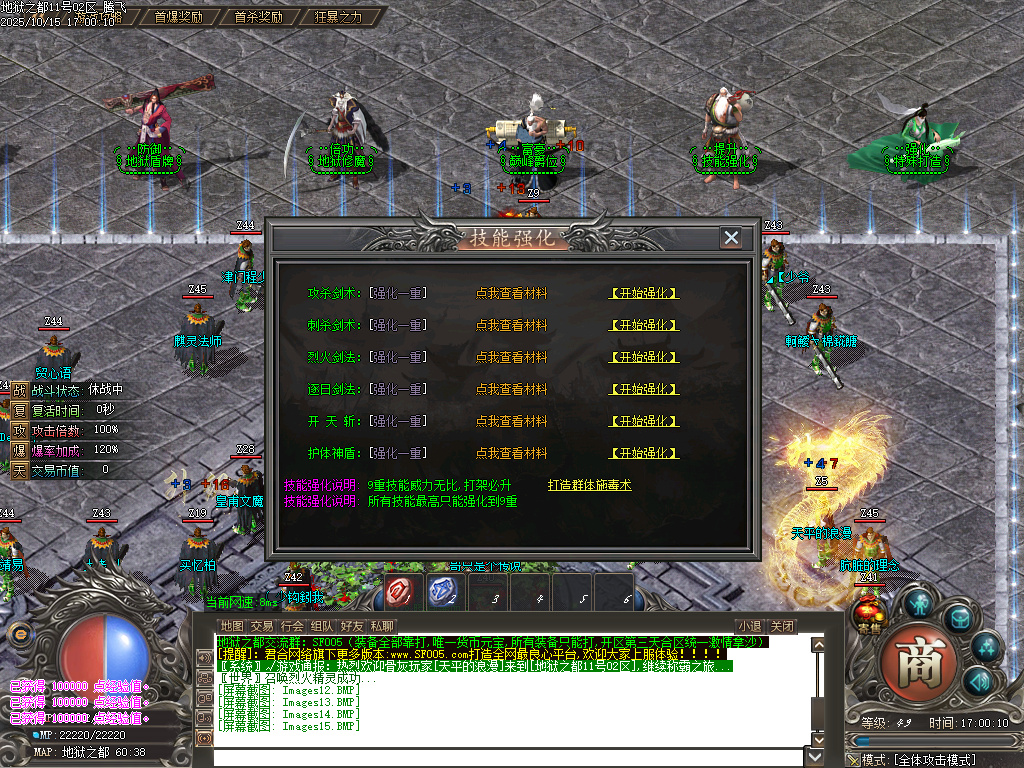View materials for 攻杀剑术

[511, 293]
